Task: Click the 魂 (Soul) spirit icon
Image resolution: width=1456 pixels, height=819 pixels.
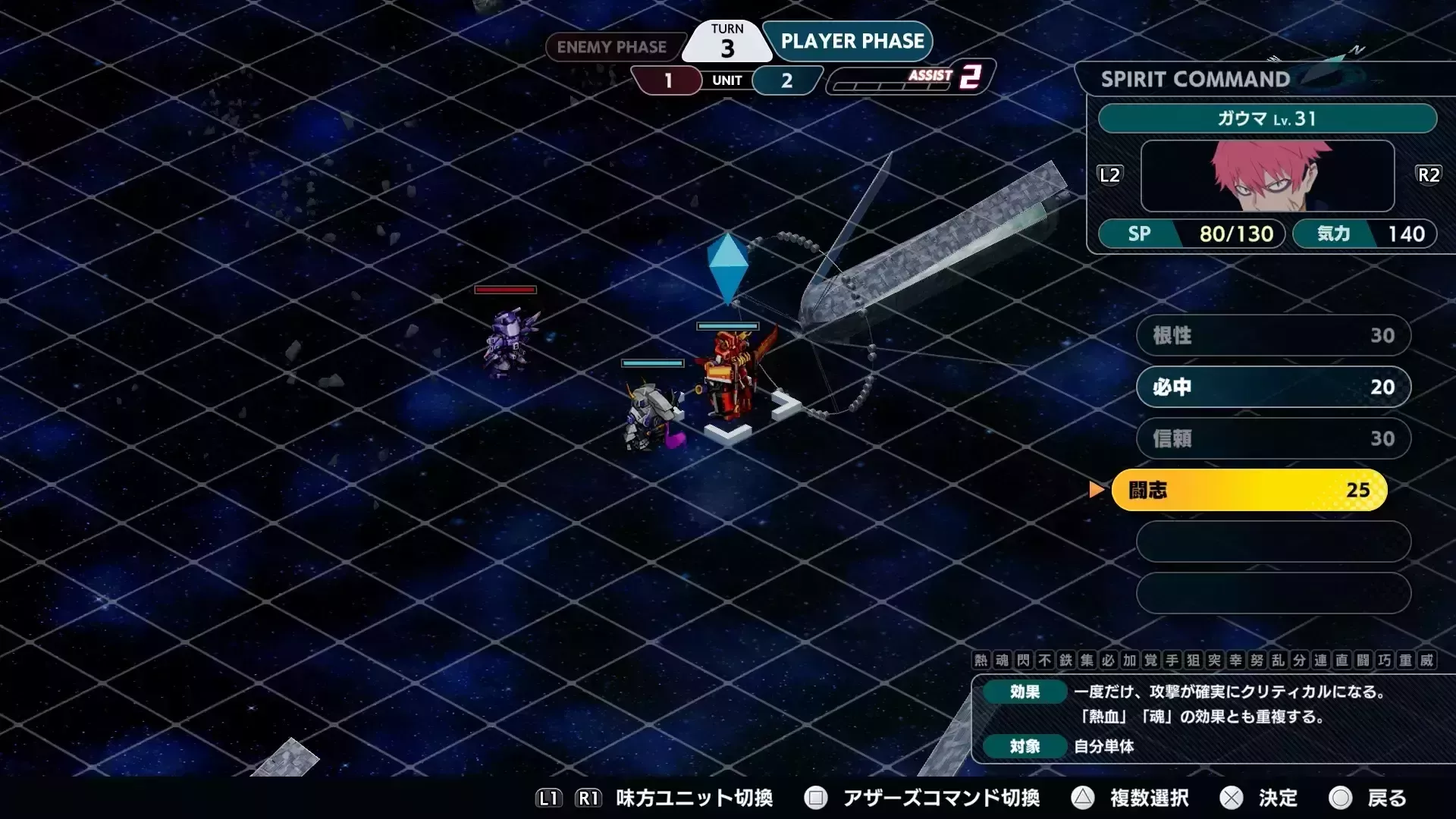Action: (1003, 661)
